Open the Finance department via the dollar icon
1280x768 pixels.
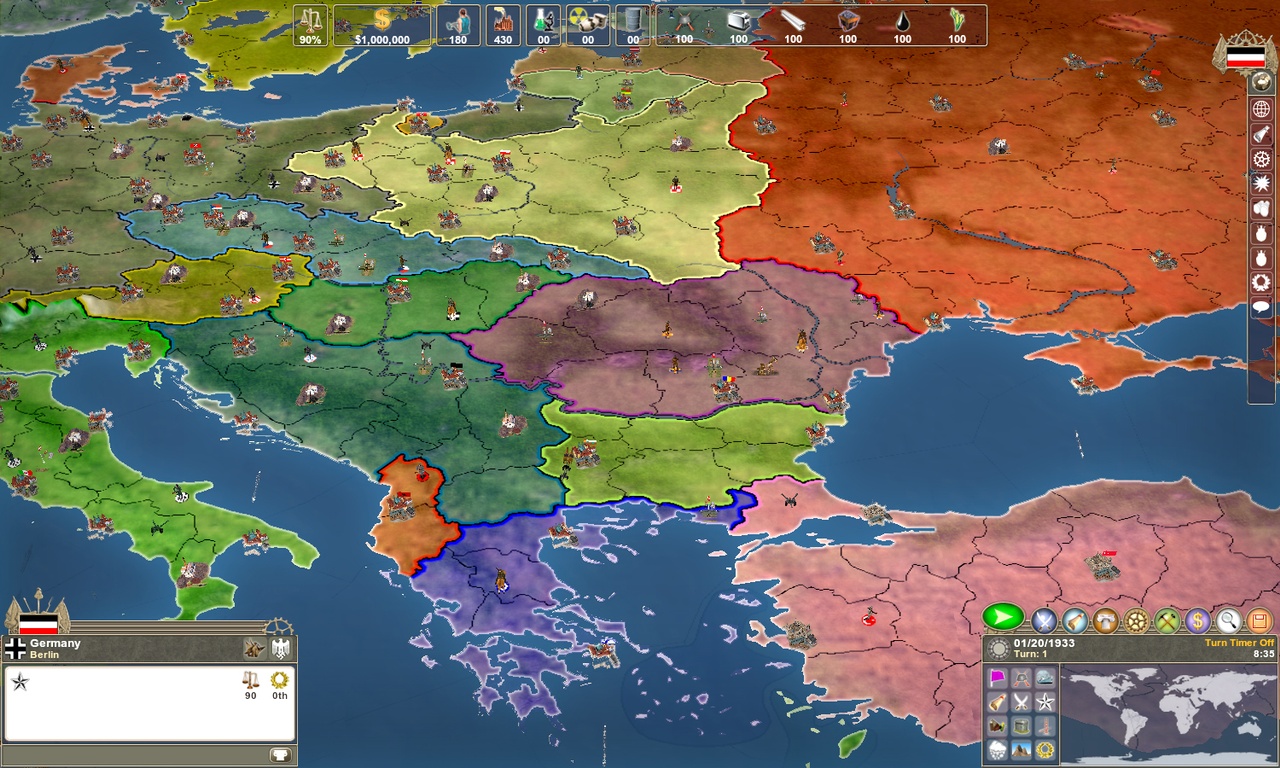click(1198, 620)
